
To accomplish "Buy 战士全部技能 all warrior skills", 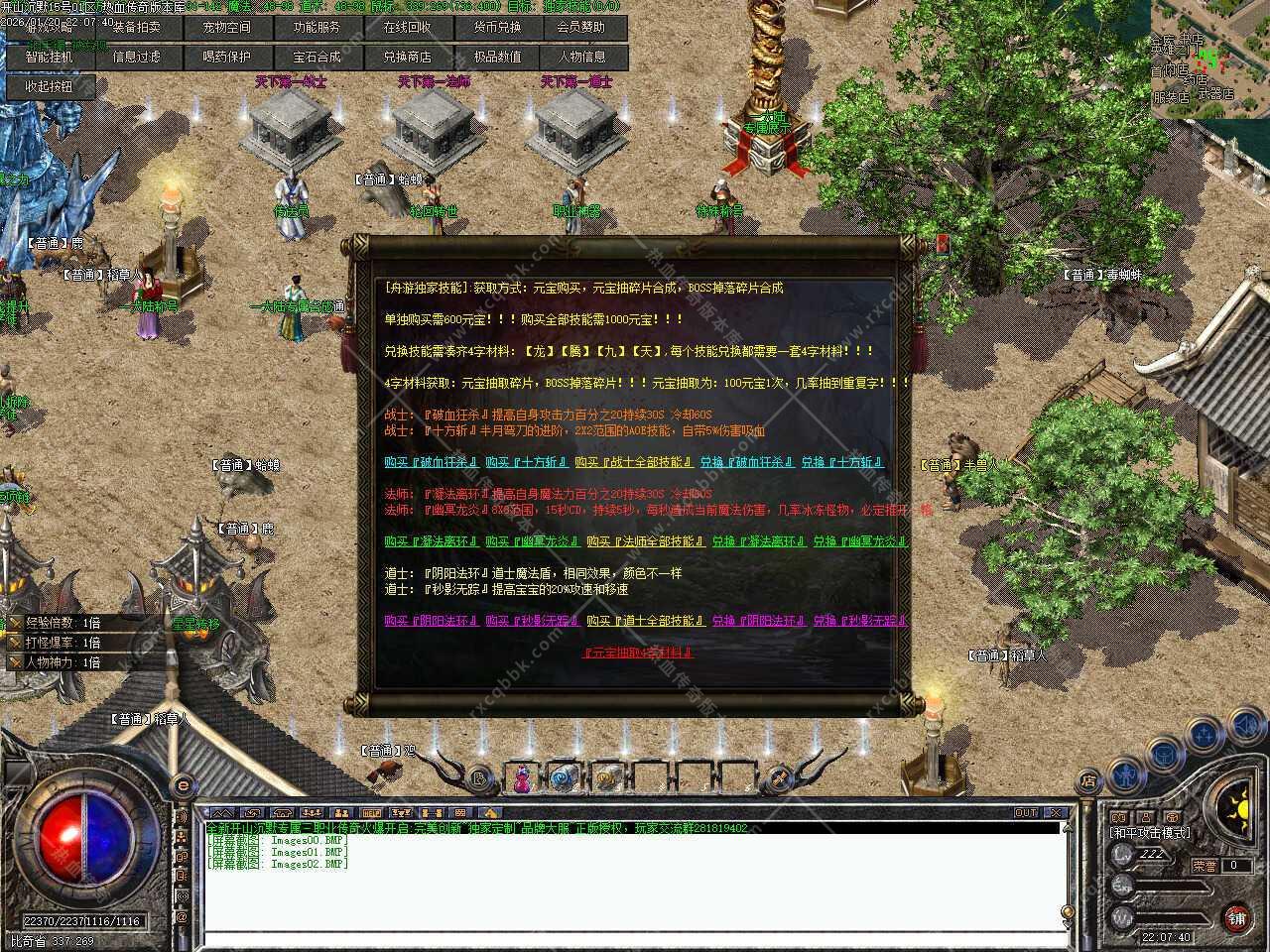I will pos(633,462).
